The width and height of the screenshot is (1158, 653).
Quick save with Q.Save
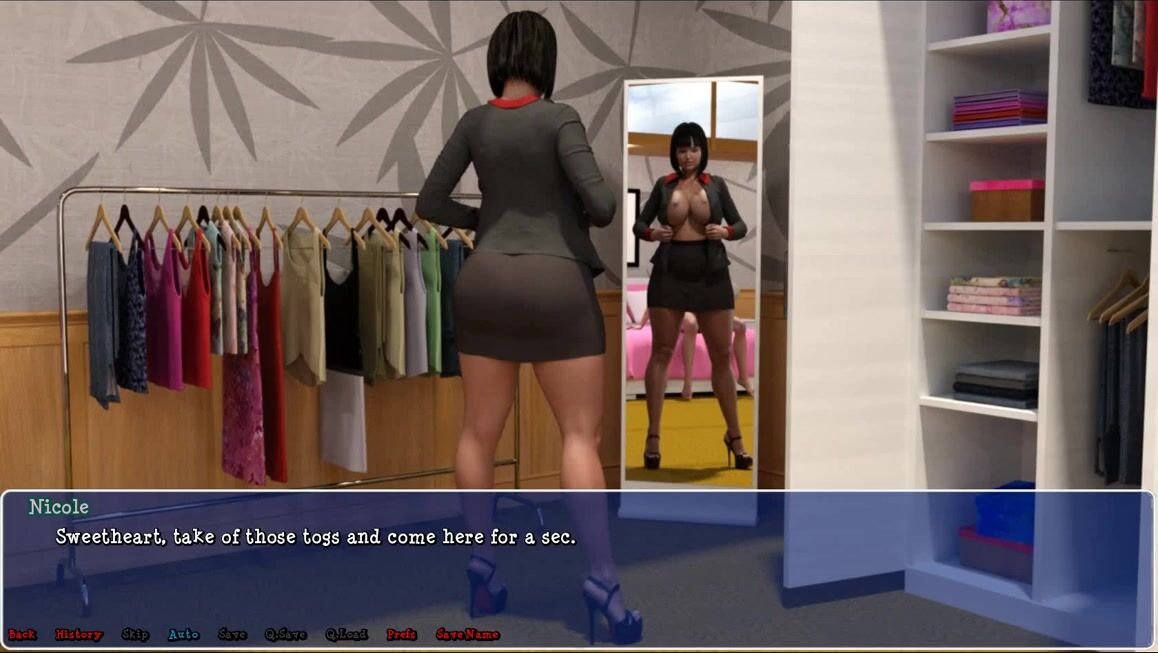pyautogui.click(x=286, y=634)
